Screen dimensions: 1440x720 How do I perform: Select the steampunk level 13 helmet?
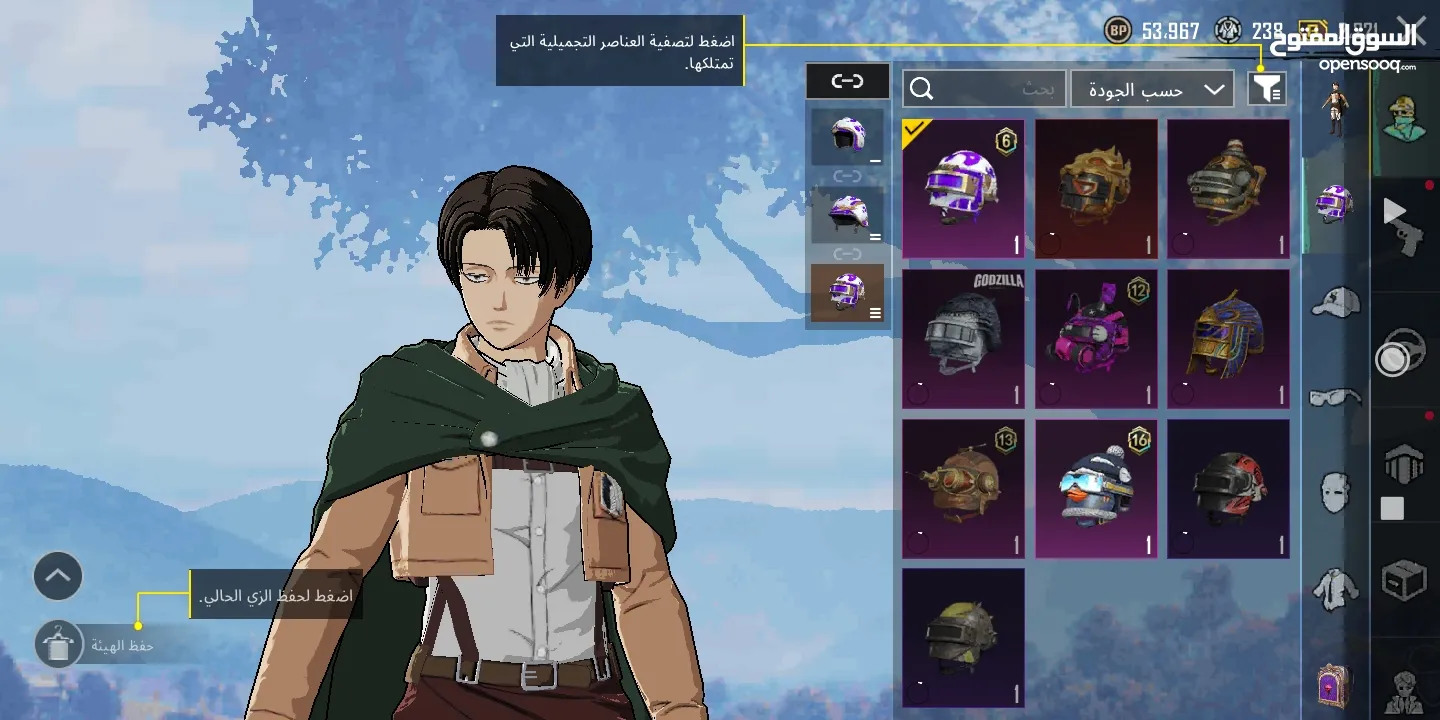coord(963,489)
